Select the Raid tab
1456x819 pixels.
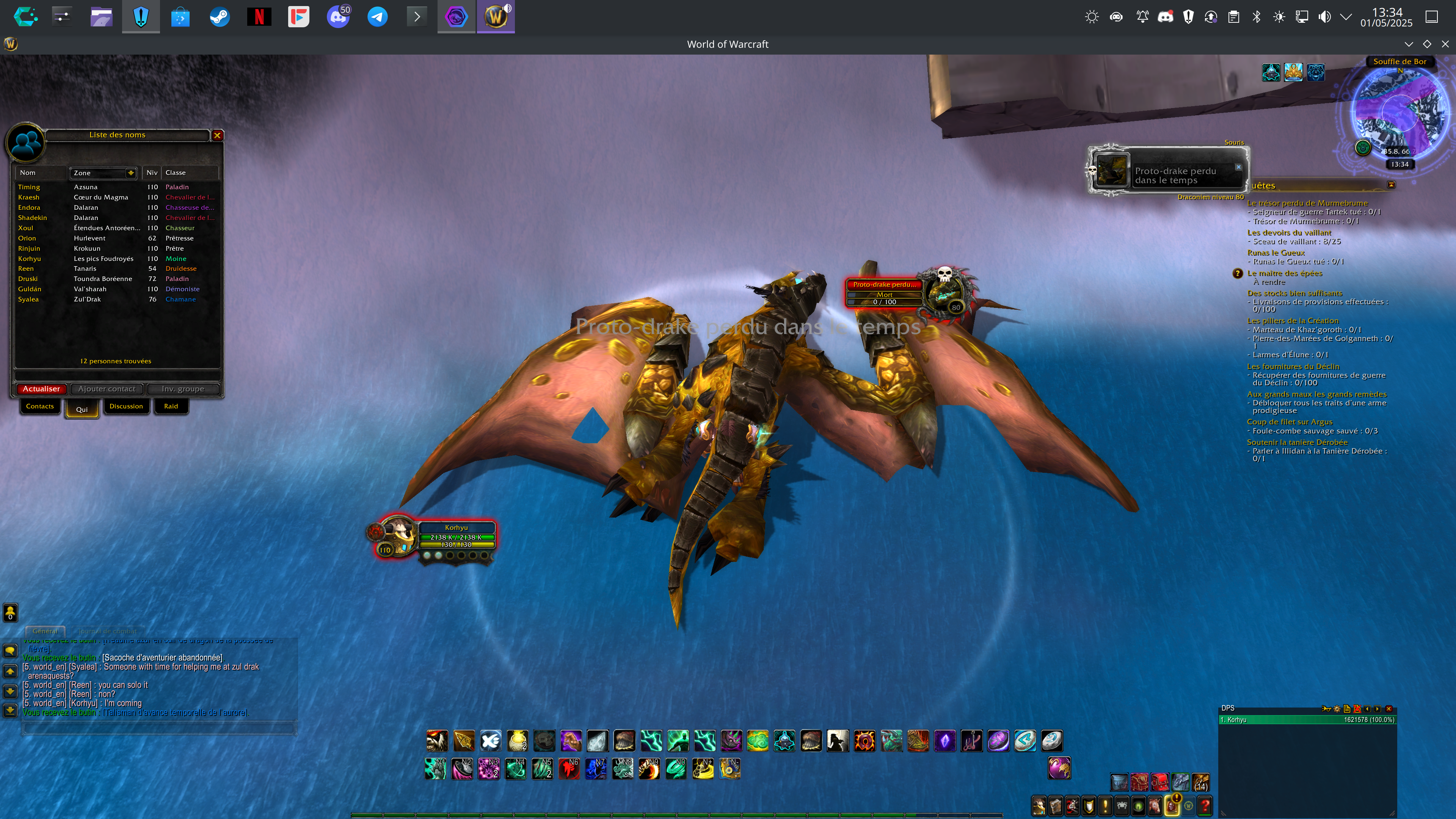coord(171,406)
